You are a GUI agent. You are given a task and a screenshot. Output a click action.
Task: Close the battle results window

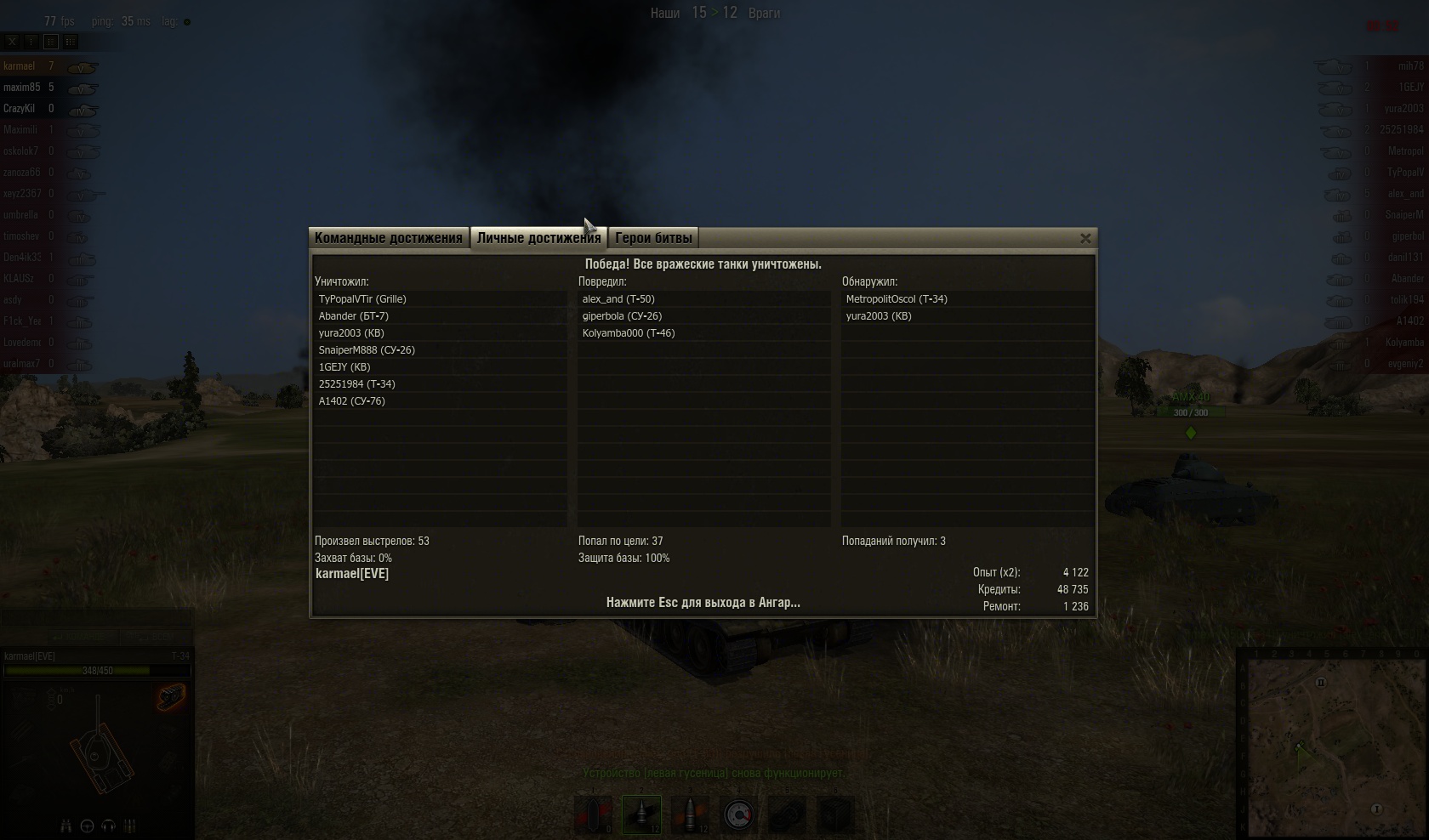[x=1085, y=239]
